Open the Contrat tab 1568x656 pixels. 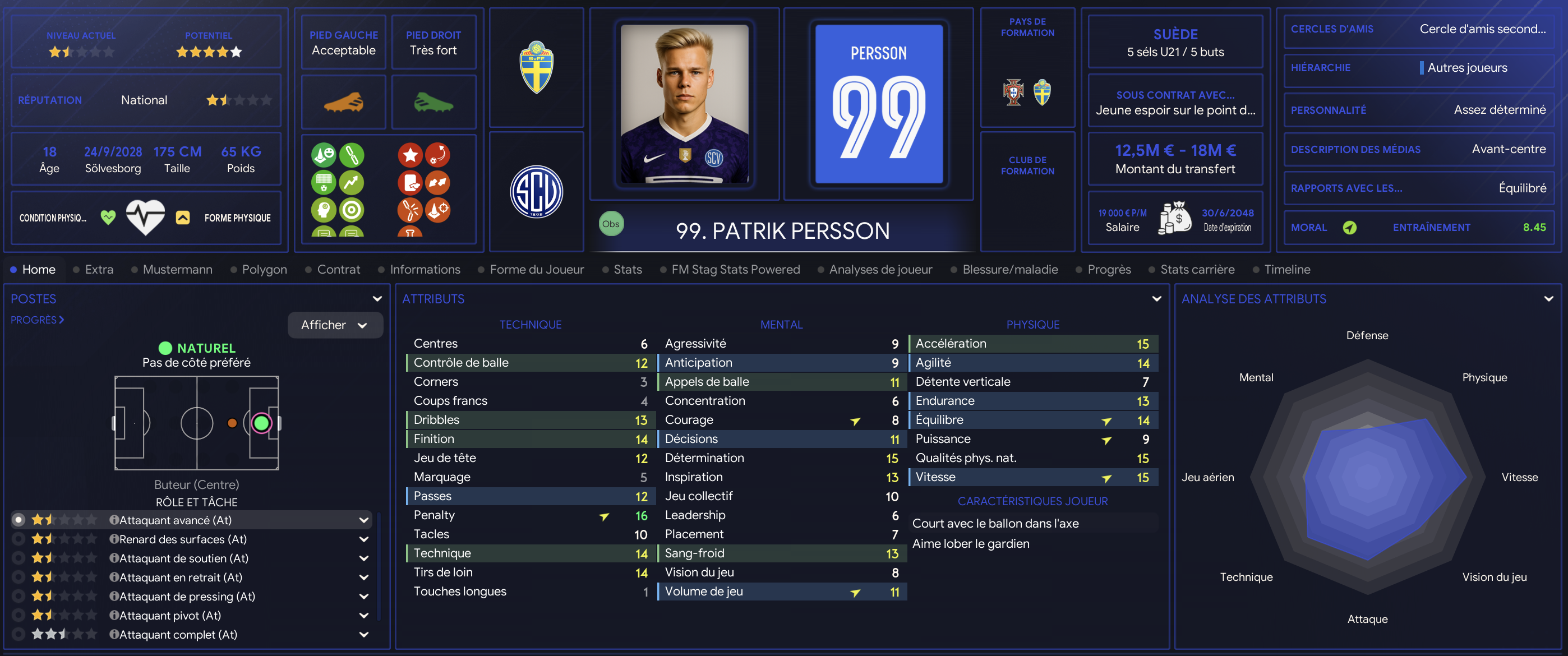pyautogui.click(x=338, y=269)
